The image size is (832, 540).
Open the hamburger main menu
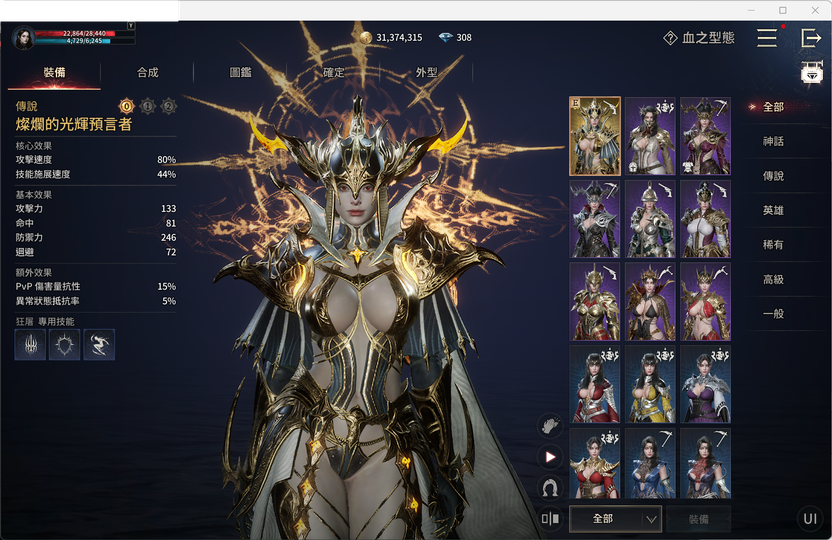(767, 38)
